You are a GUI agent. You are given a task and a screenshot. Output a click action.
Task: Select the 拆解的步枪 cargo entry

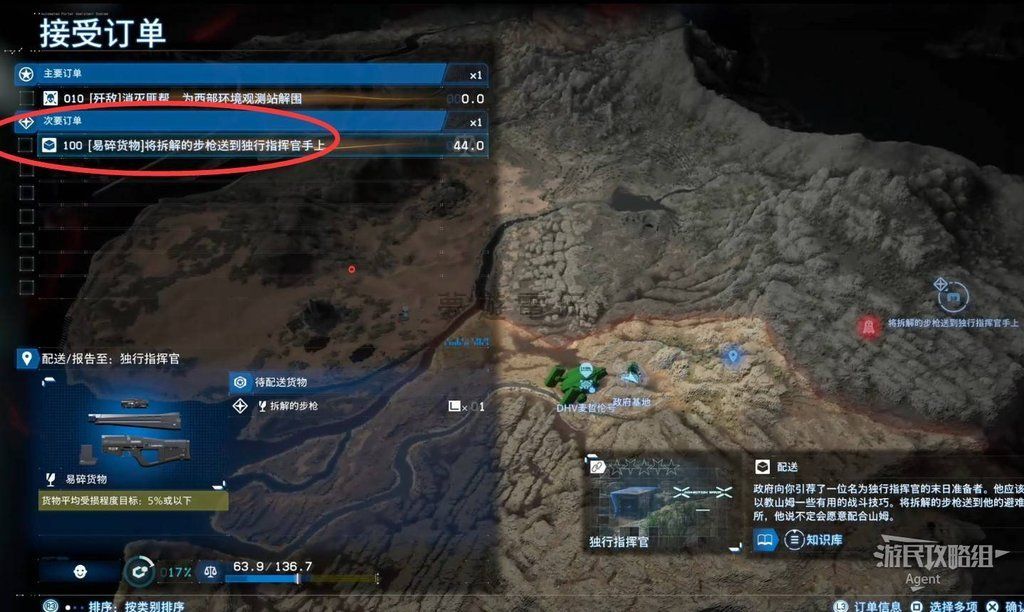pyautogui.click(x=290, y=406)
